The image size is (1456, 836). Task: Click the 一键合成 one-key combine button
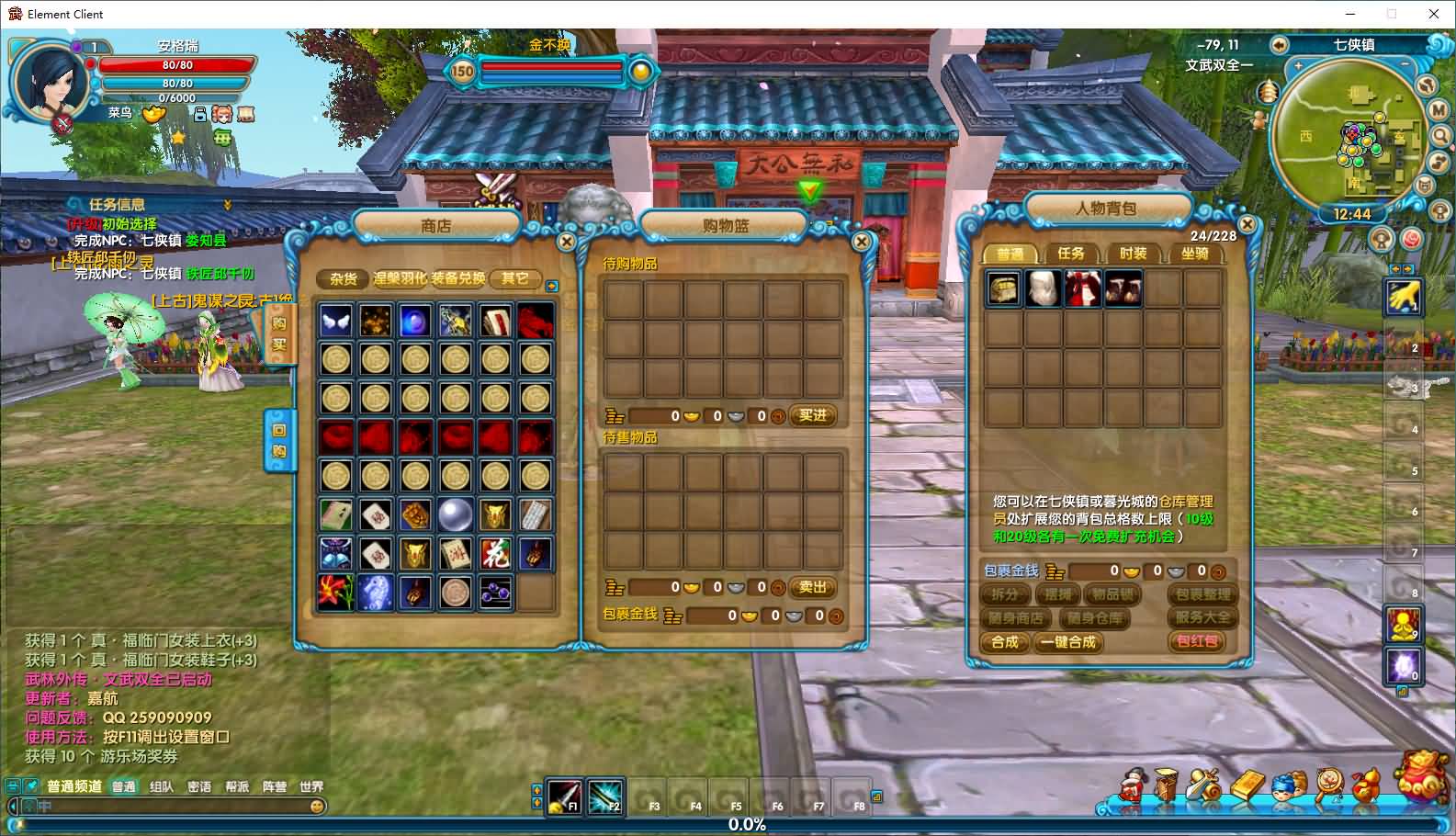click(1067, 643)
